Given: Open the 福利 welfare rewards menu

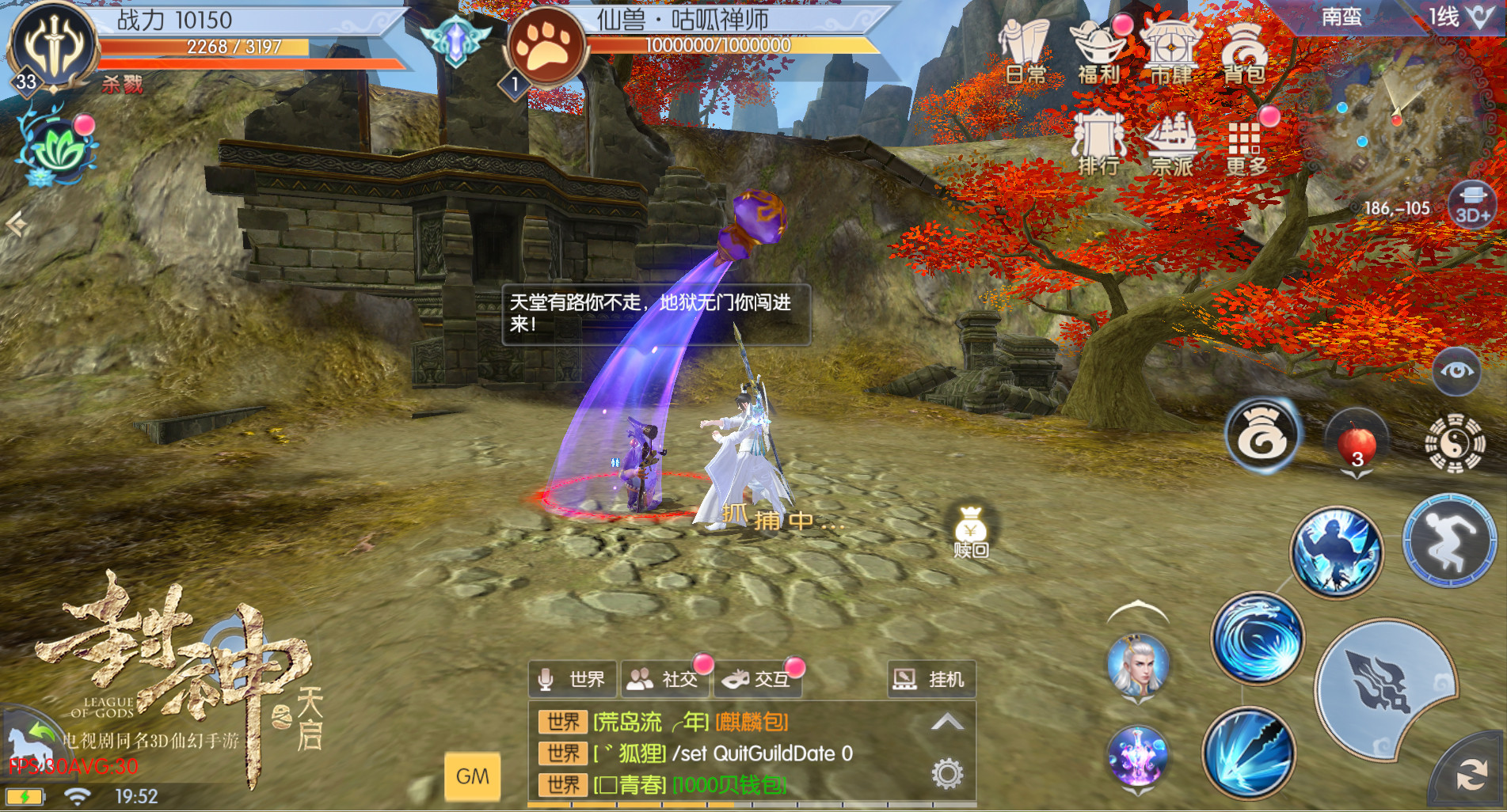Looking at the screenshot, I should [1098, 51].
